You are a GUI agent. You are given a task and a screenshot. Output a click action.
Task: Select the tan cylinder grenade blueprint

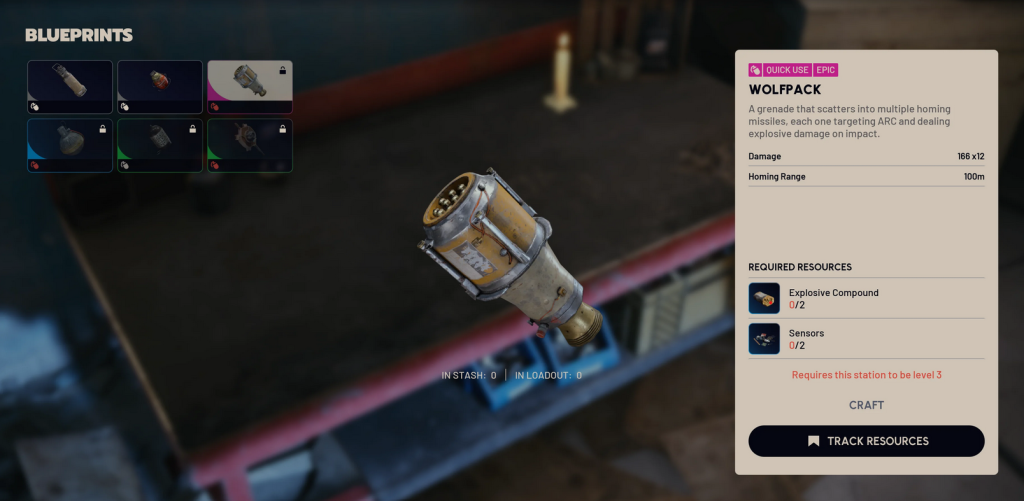[70, 86]
